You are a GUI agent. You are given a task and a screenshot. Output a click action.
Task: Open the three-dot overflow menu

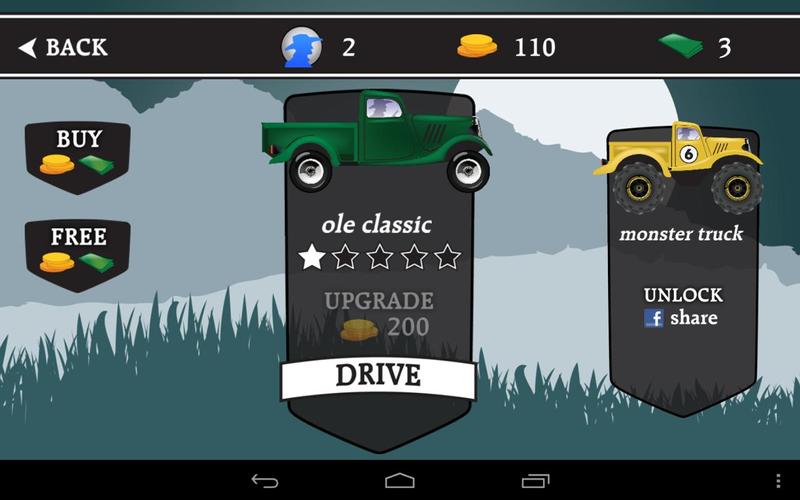coord(779,481)
